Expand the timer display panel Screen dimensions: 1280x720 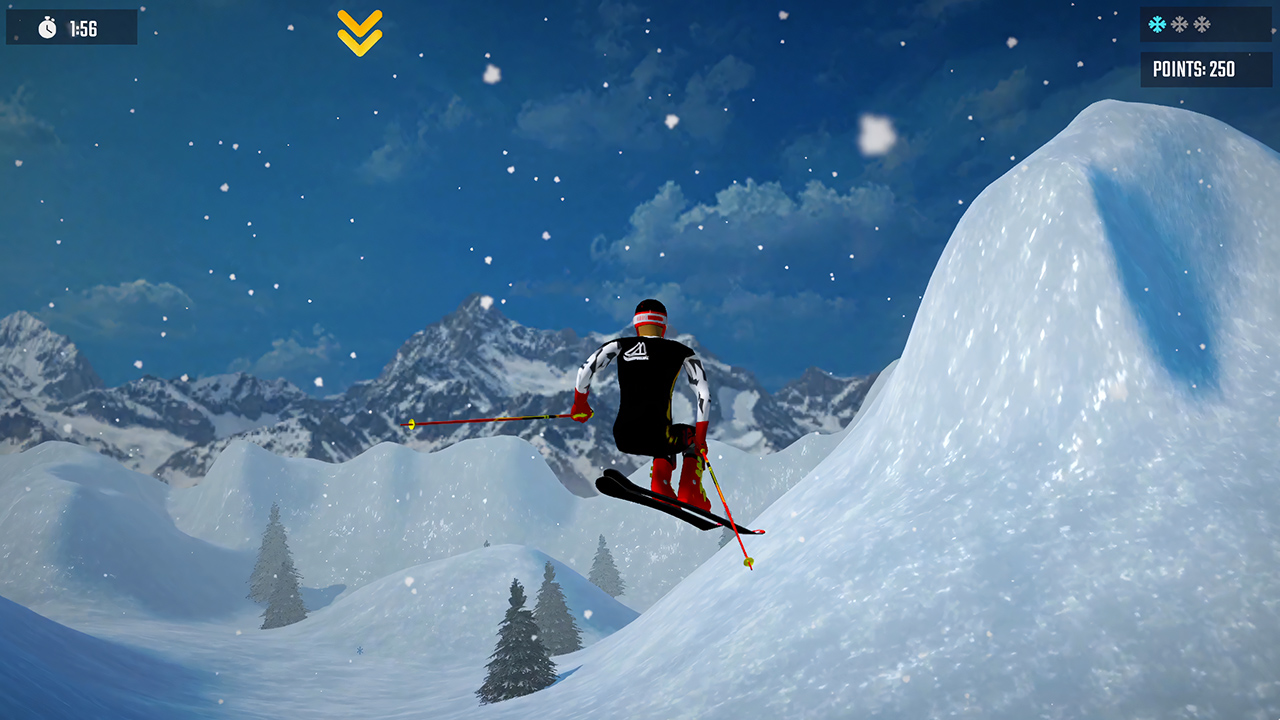70,27
